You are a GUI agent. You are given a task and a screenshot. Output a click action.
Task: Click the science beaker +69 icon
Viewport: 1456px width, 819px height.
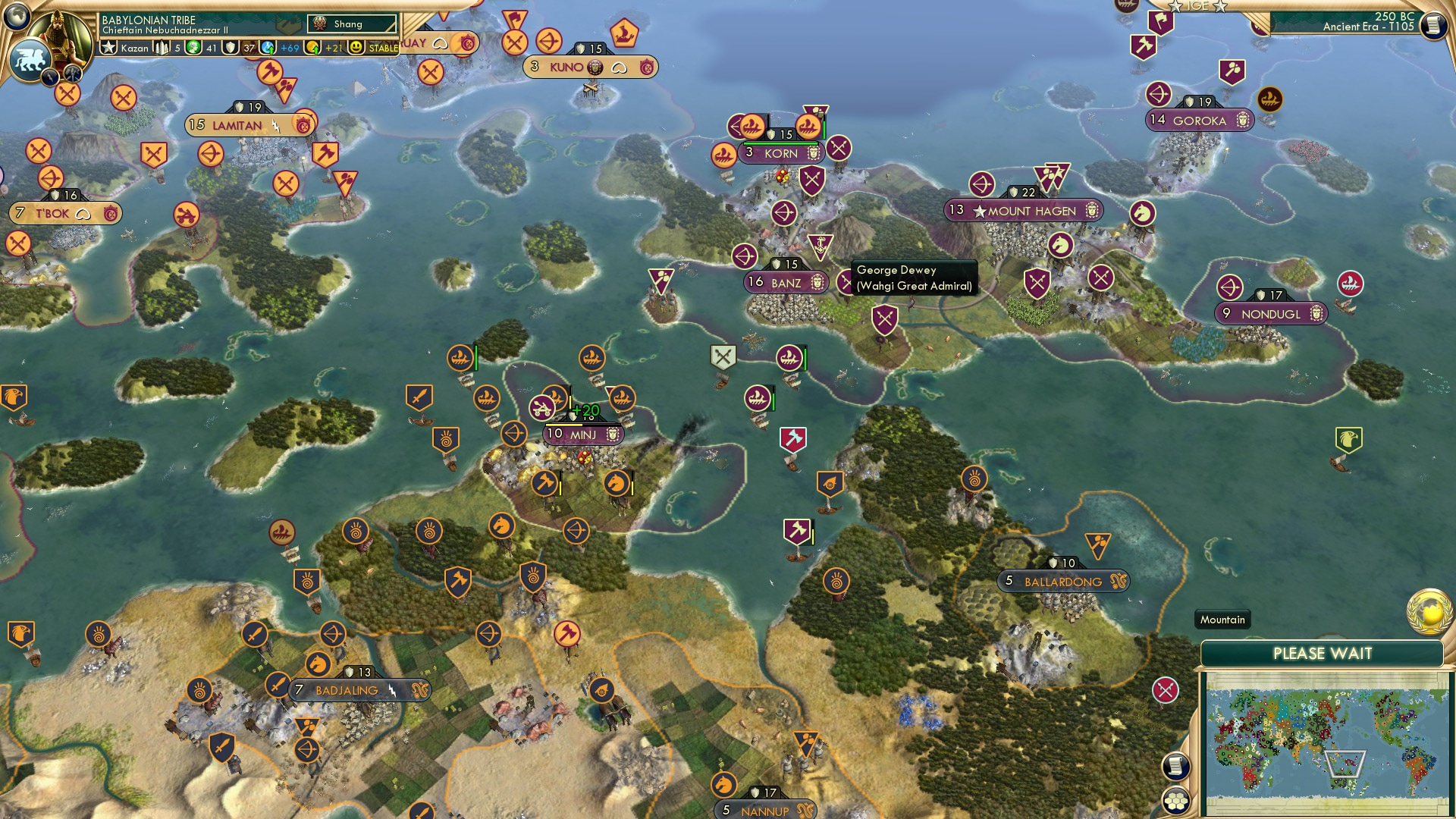click(x=268, y=46)
